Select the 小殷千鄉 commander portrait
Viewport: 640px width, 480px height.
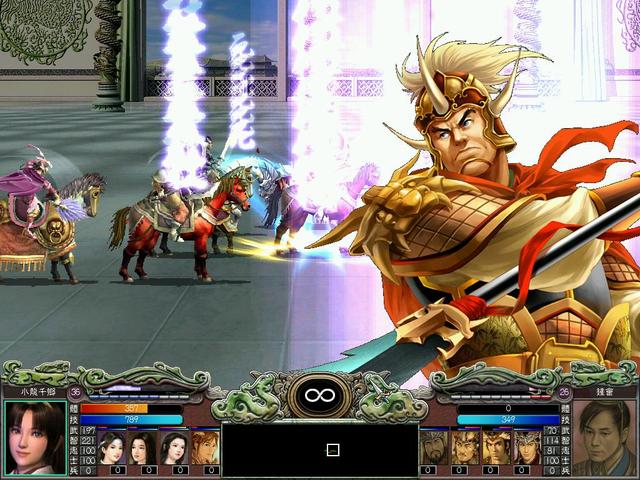35,438
